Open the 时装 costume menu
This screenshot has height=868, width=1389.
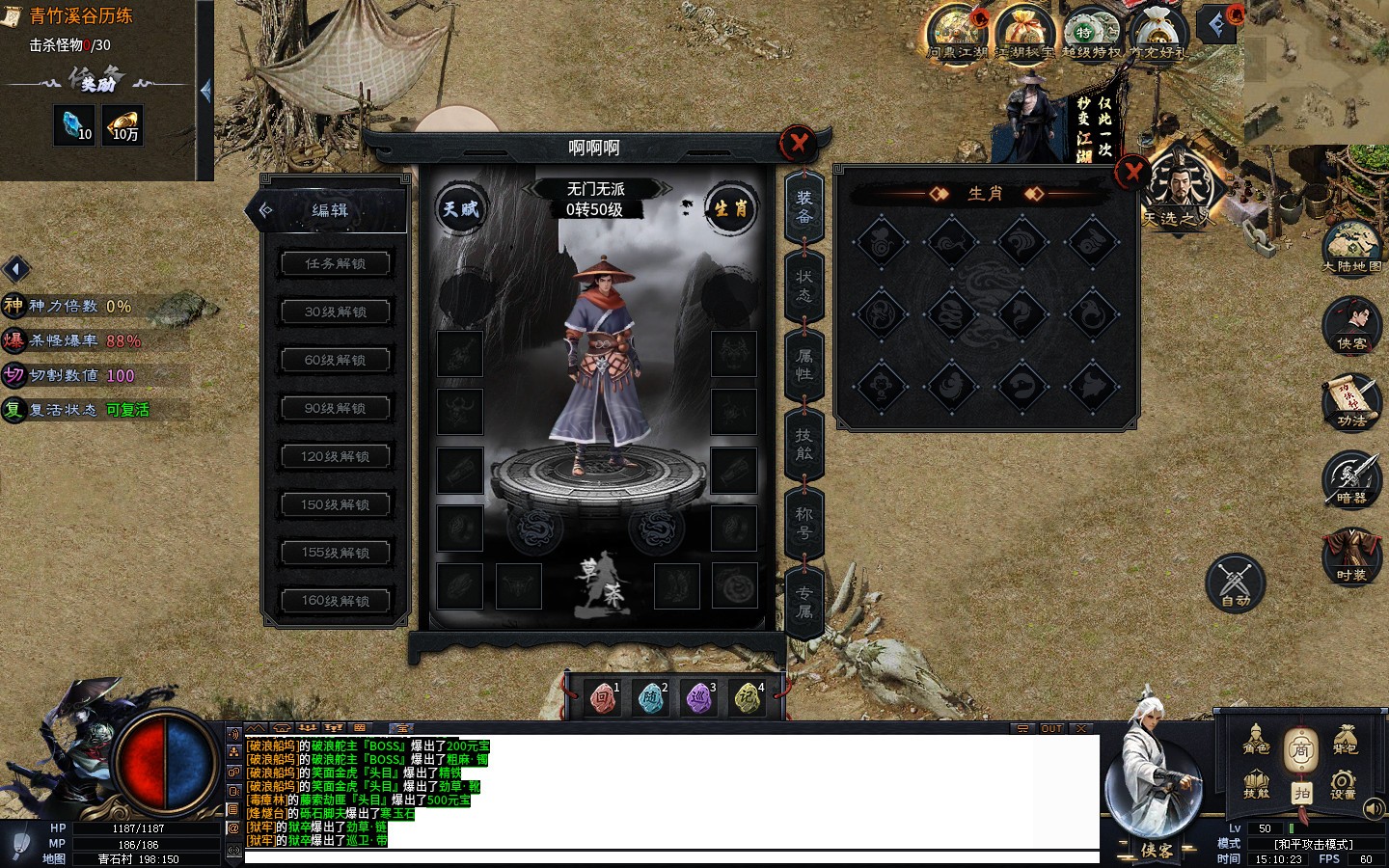coord(1351,556)
